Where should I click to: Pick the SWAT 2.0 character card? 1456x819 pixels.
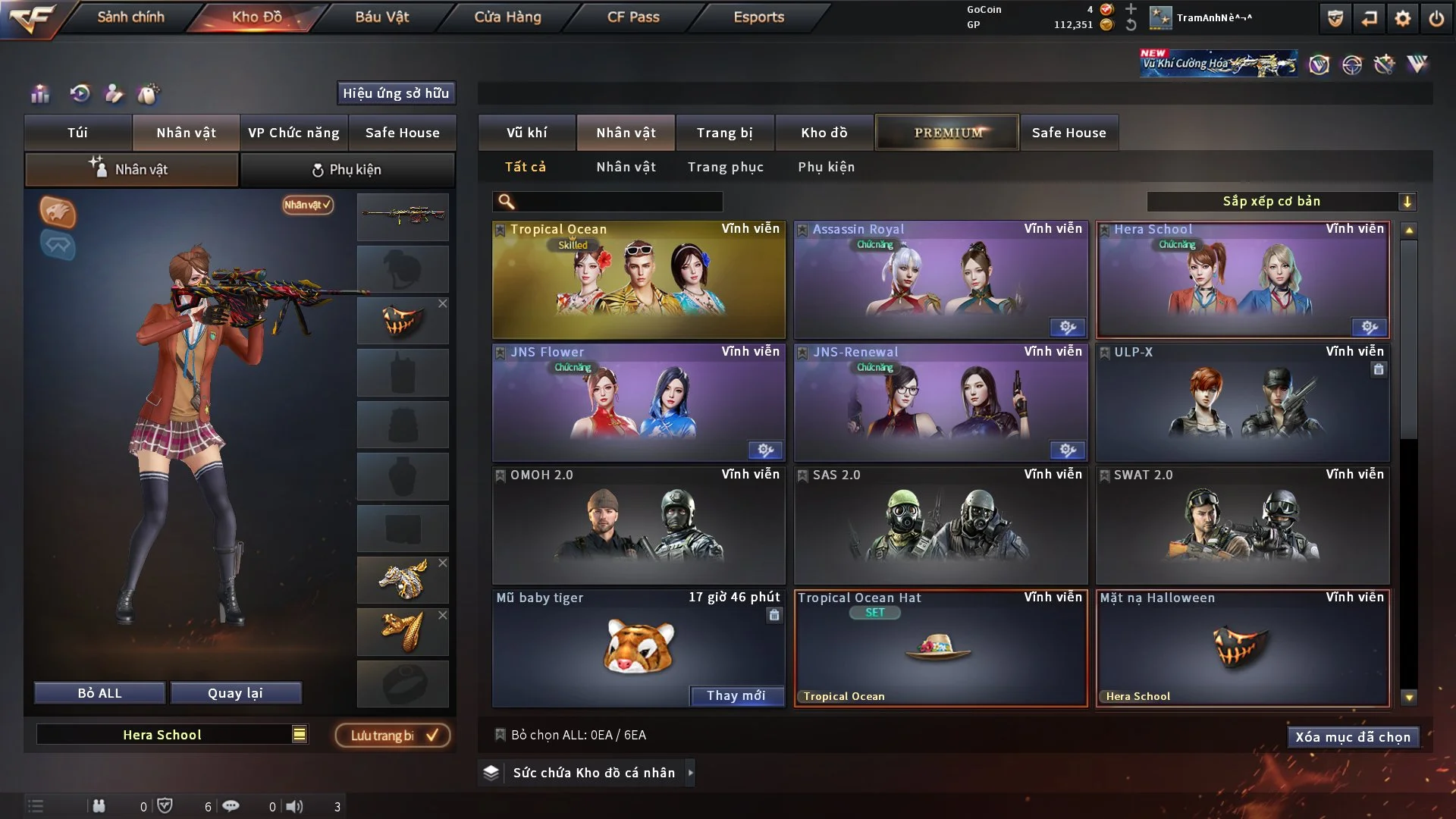[x=1242, y=526]
